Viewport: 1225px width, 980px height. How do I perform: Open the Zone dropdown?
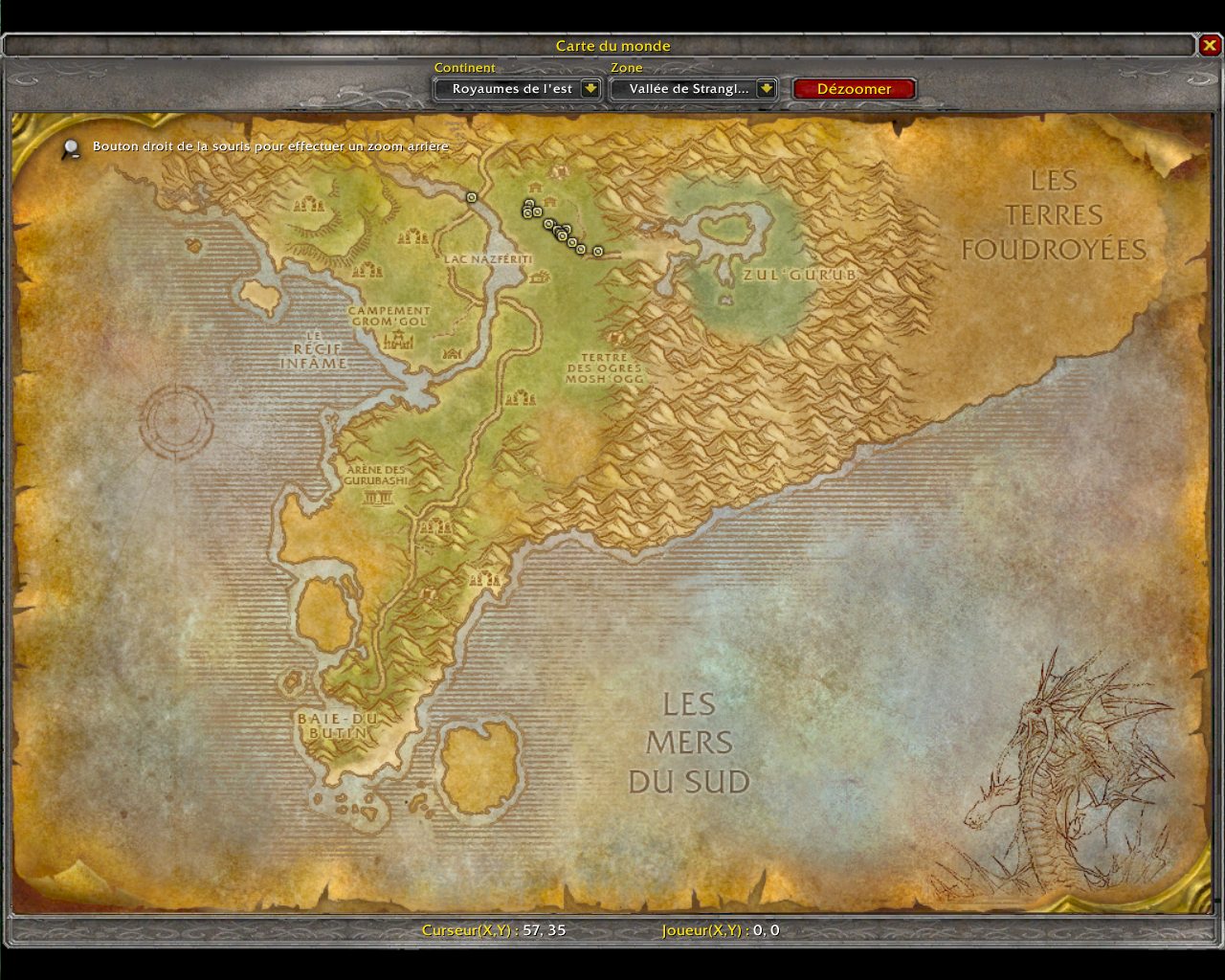pos(766,89)
